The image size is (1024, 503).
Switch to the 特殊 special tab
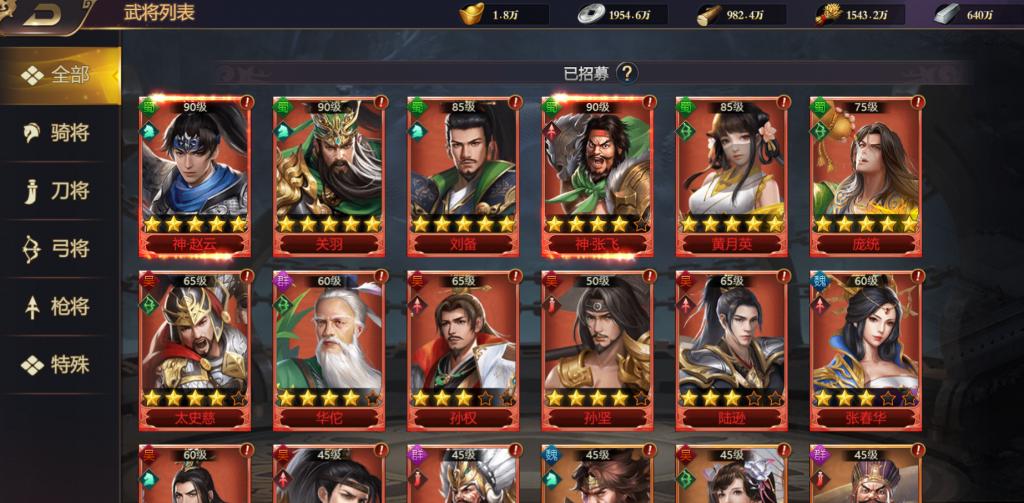point(60,365)
